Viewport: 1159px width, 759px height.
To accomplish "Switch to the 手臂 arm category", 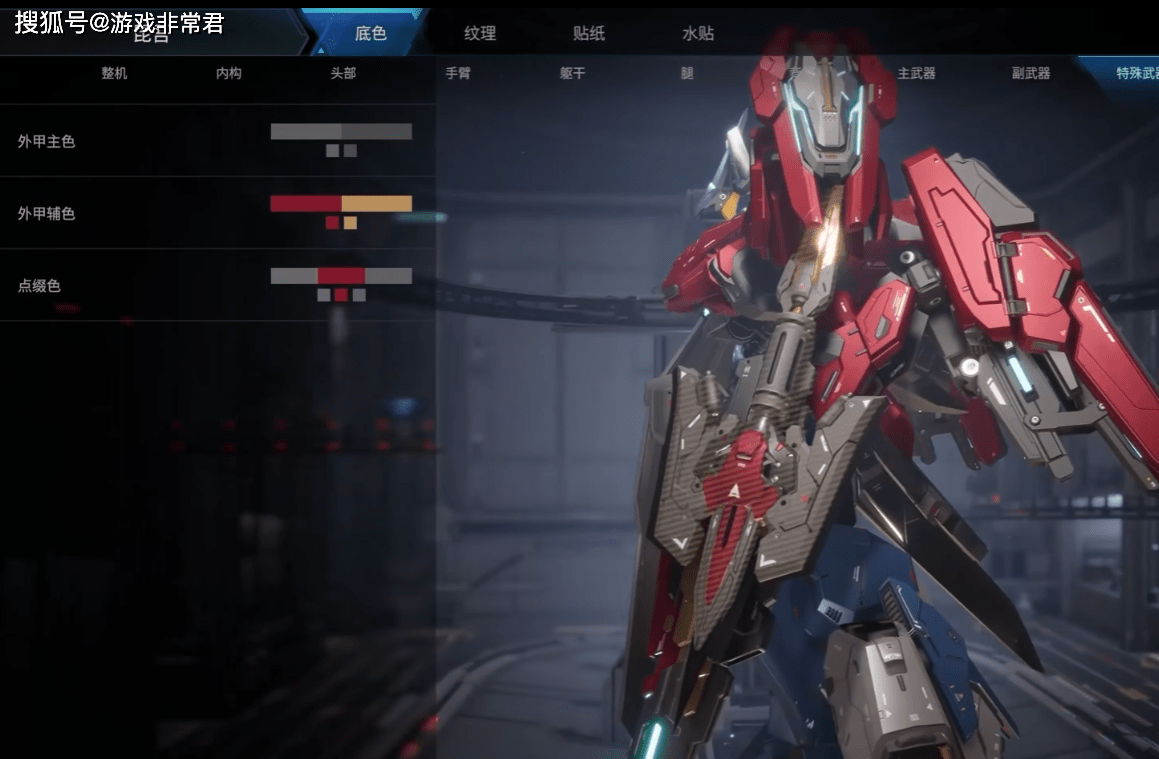I will tap(458, 73).
